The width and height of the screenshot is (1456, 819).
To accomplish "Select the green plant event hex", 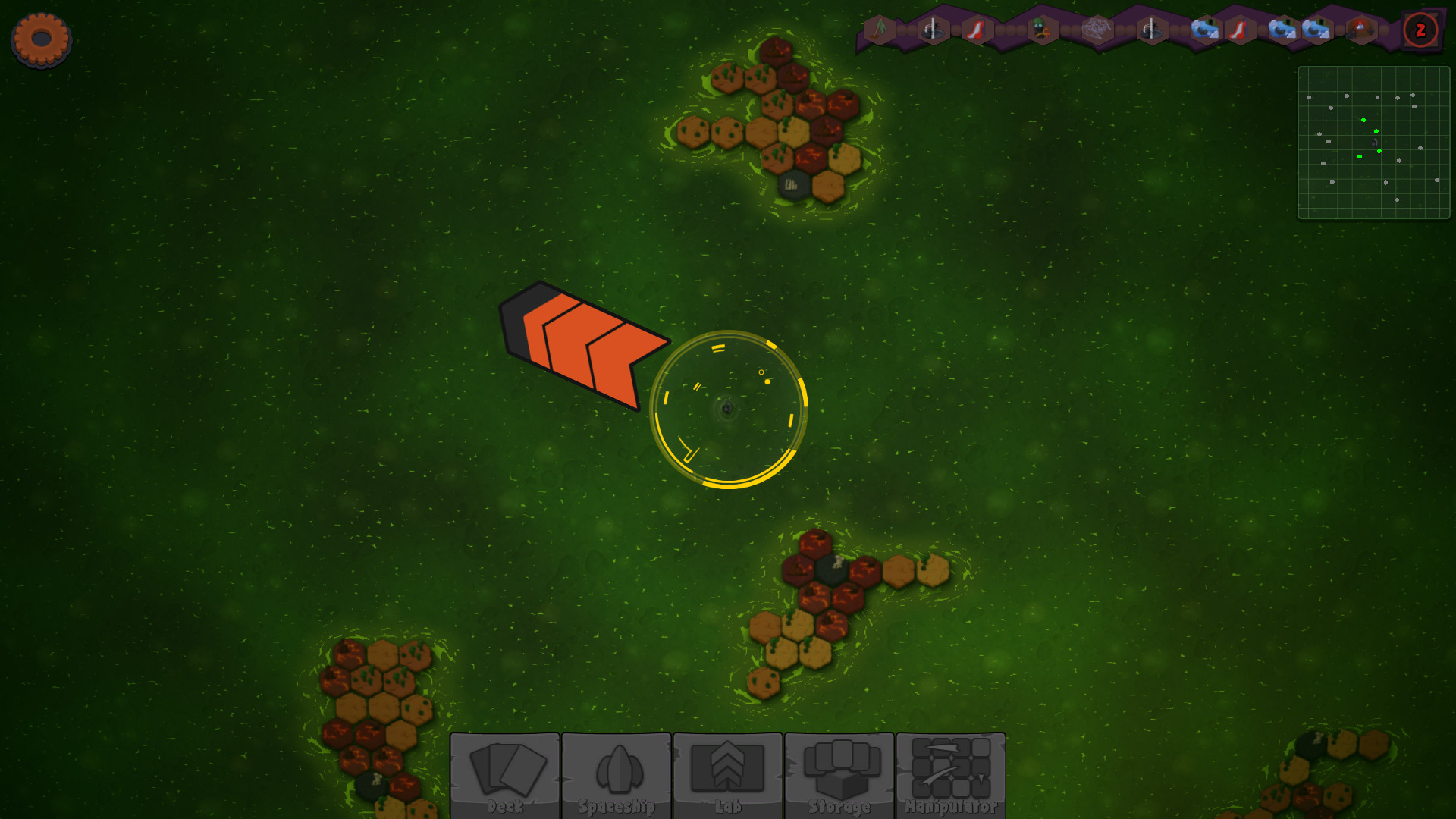I will pyautogui.click(x=880, y=30).
